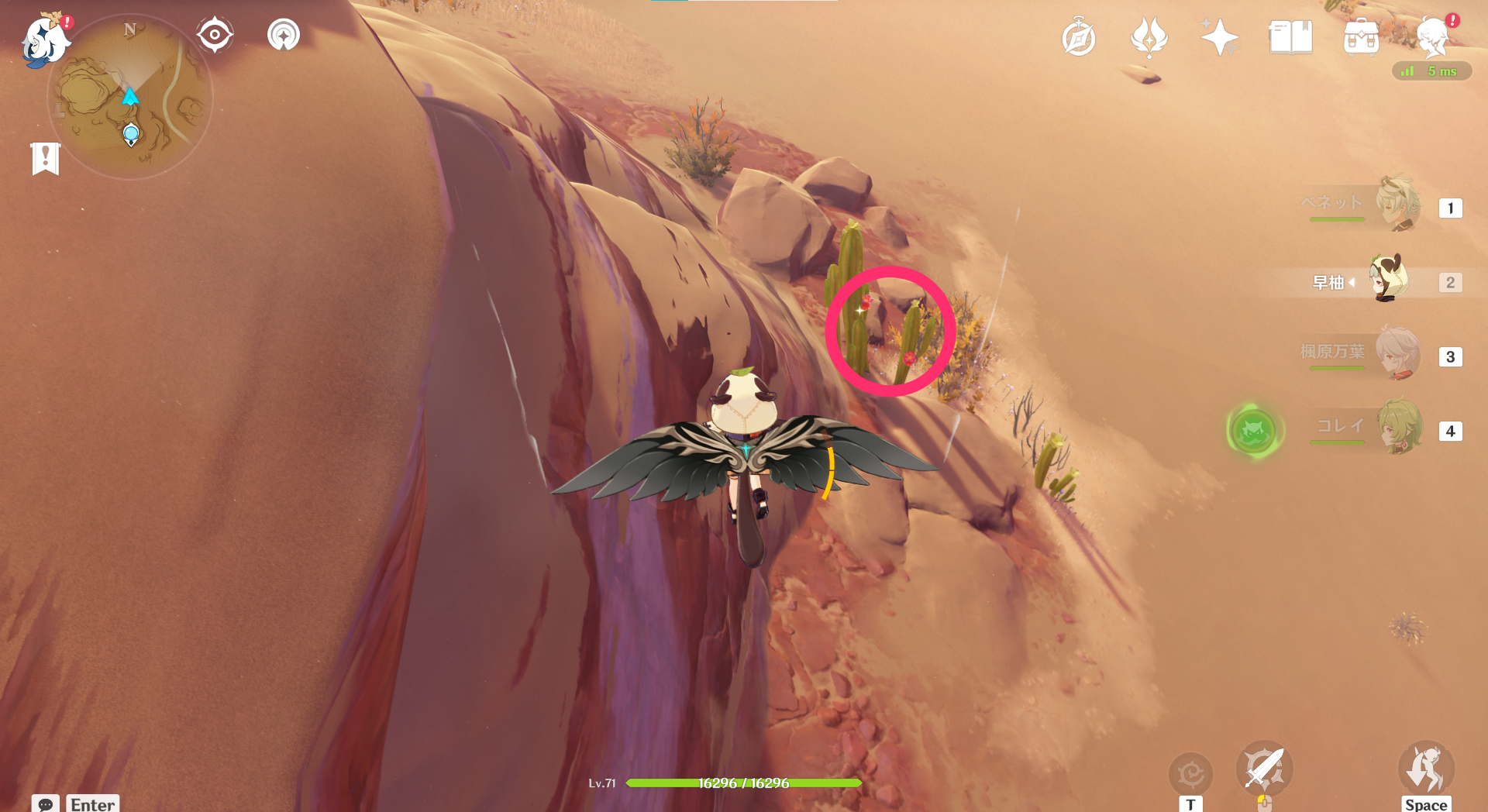Click the Enter chat button
Viewport: 1488px width, 812px height.
coord(91,805)
